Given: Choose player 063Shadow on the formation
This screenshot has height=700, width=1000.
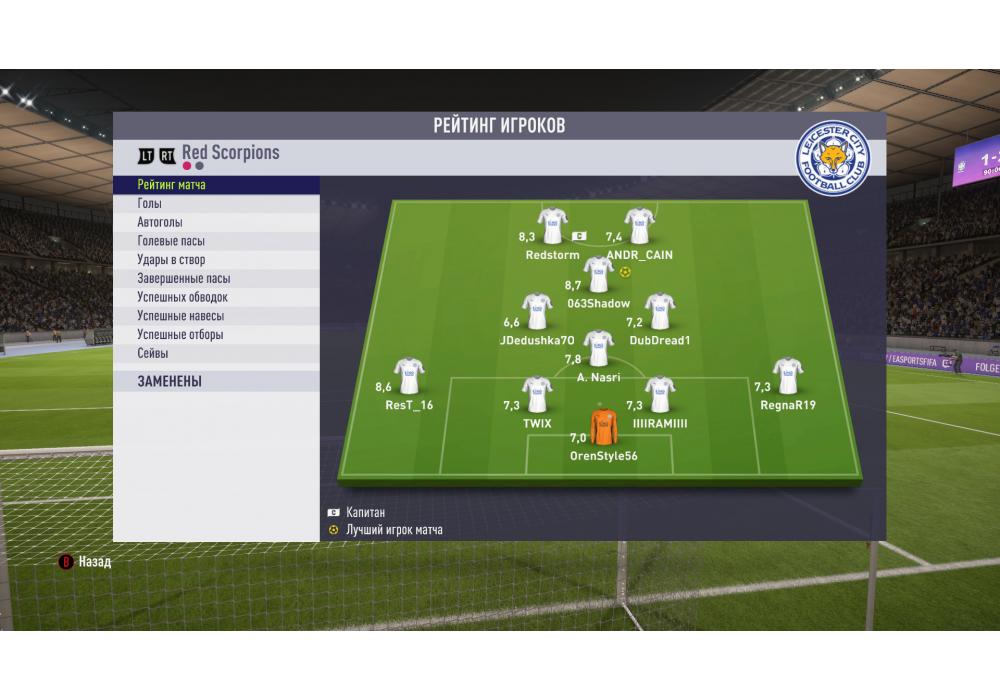Looking at the screenshot, I should (598, 274).
